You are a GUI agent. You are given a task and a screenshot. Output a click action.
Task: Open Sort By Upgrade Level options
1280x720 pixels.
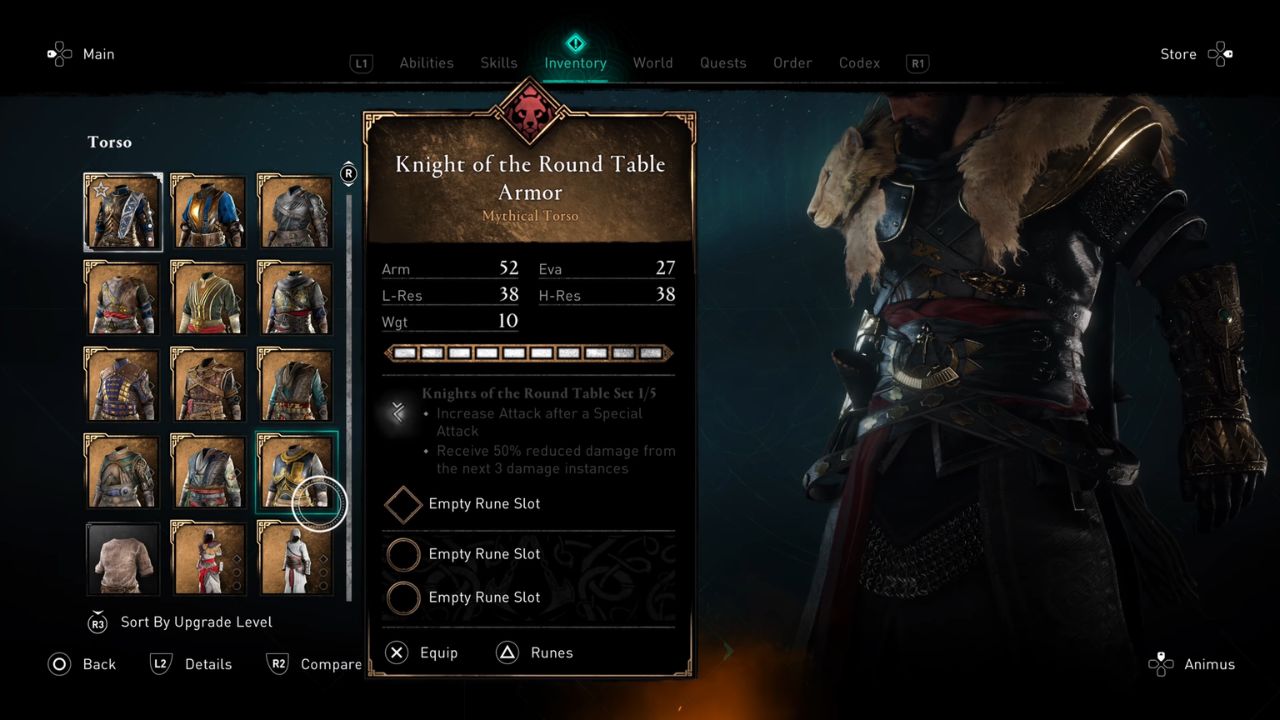[x=196, y=621]
